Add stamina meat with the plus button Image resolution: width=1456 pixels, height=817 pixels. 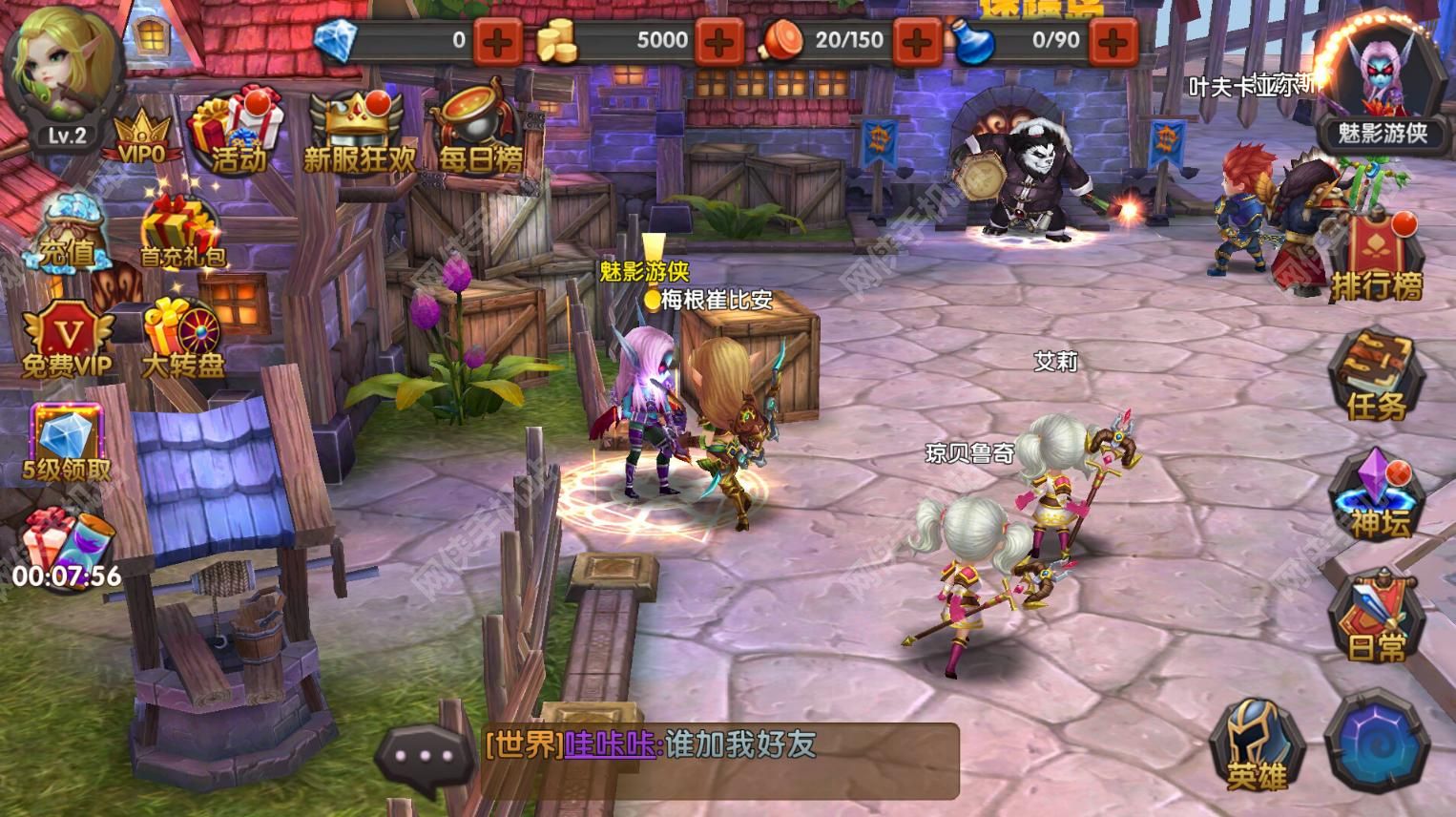pyautogui.click(x=917, y=41)
